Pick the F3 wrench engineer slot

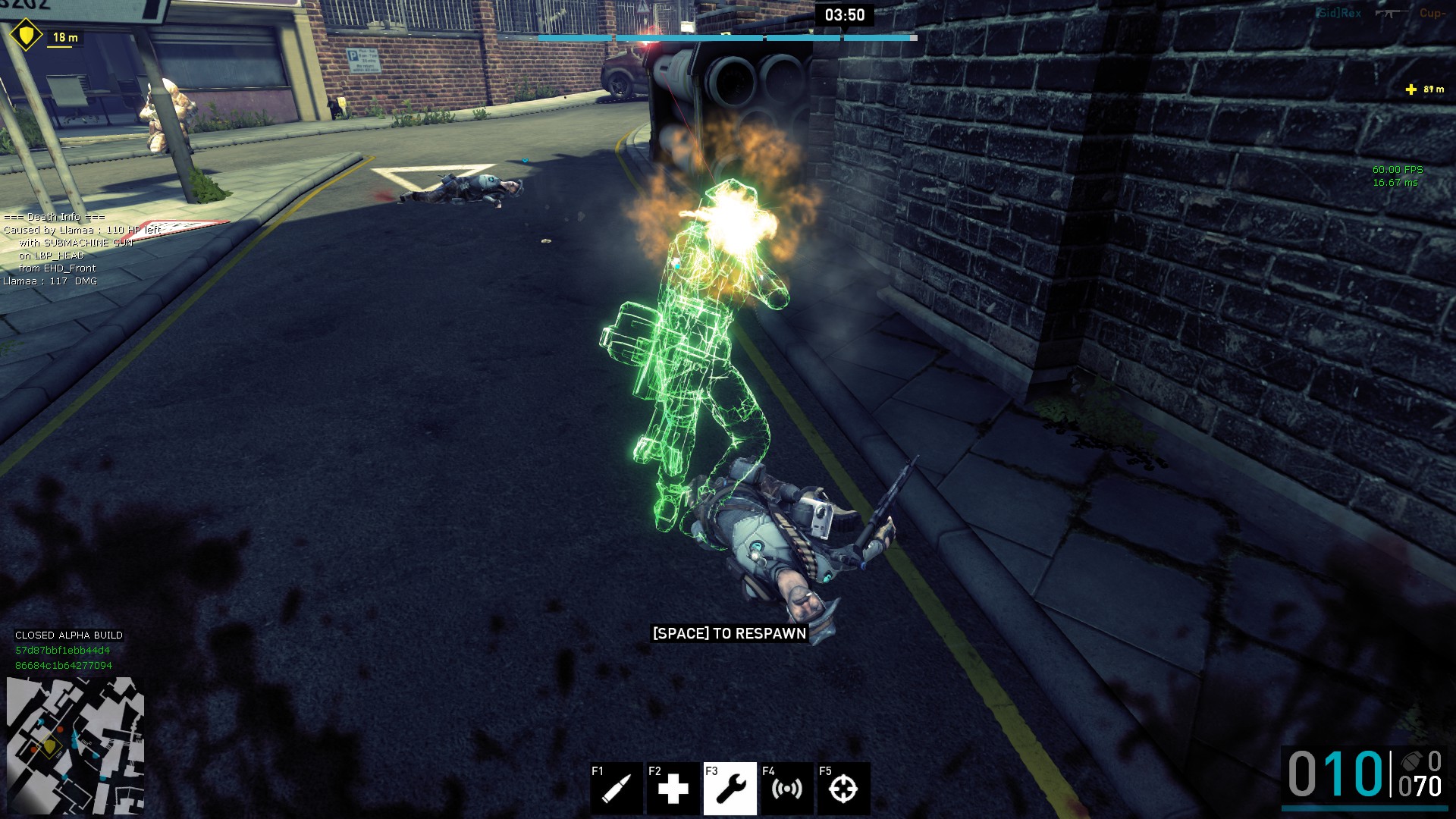(730, 789)
